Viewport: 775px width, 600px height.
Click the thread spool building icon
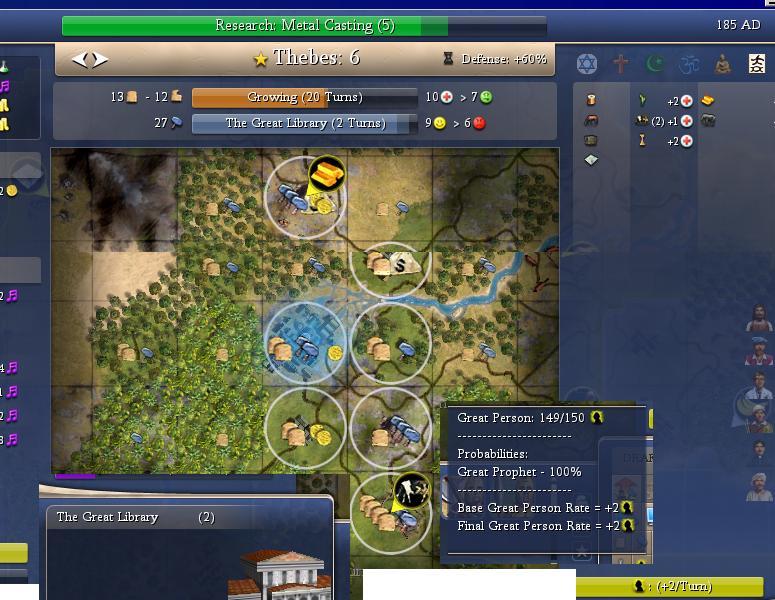pyautogui.click(x=591, y=100)
